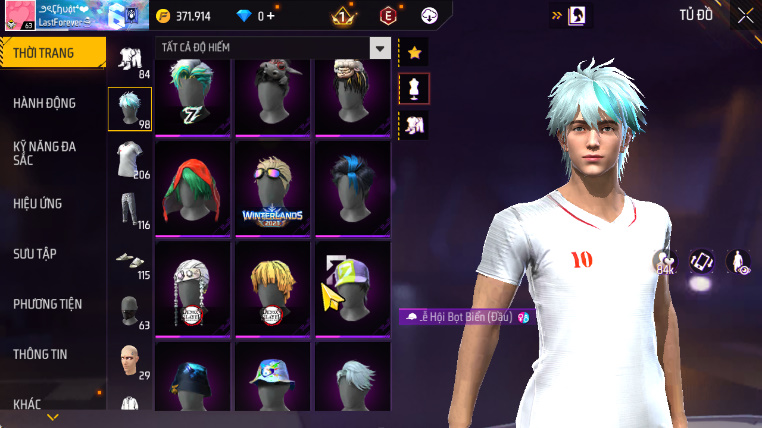762x428 pixels.
Task: Show favorites with the star icon
Action: point(414,52)
